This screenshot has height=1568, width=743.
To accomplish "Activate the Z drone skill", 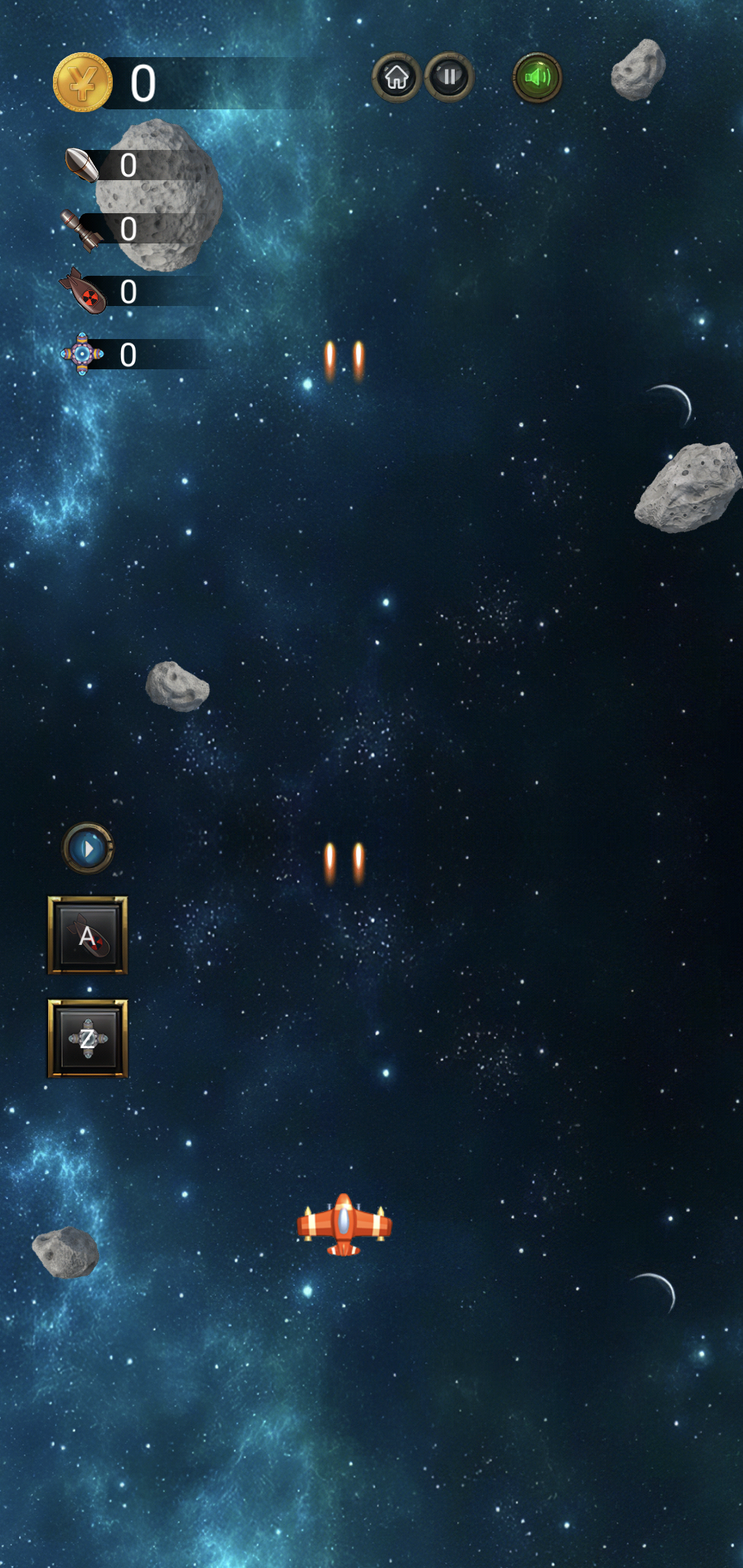I will (x=87, y=1038).
